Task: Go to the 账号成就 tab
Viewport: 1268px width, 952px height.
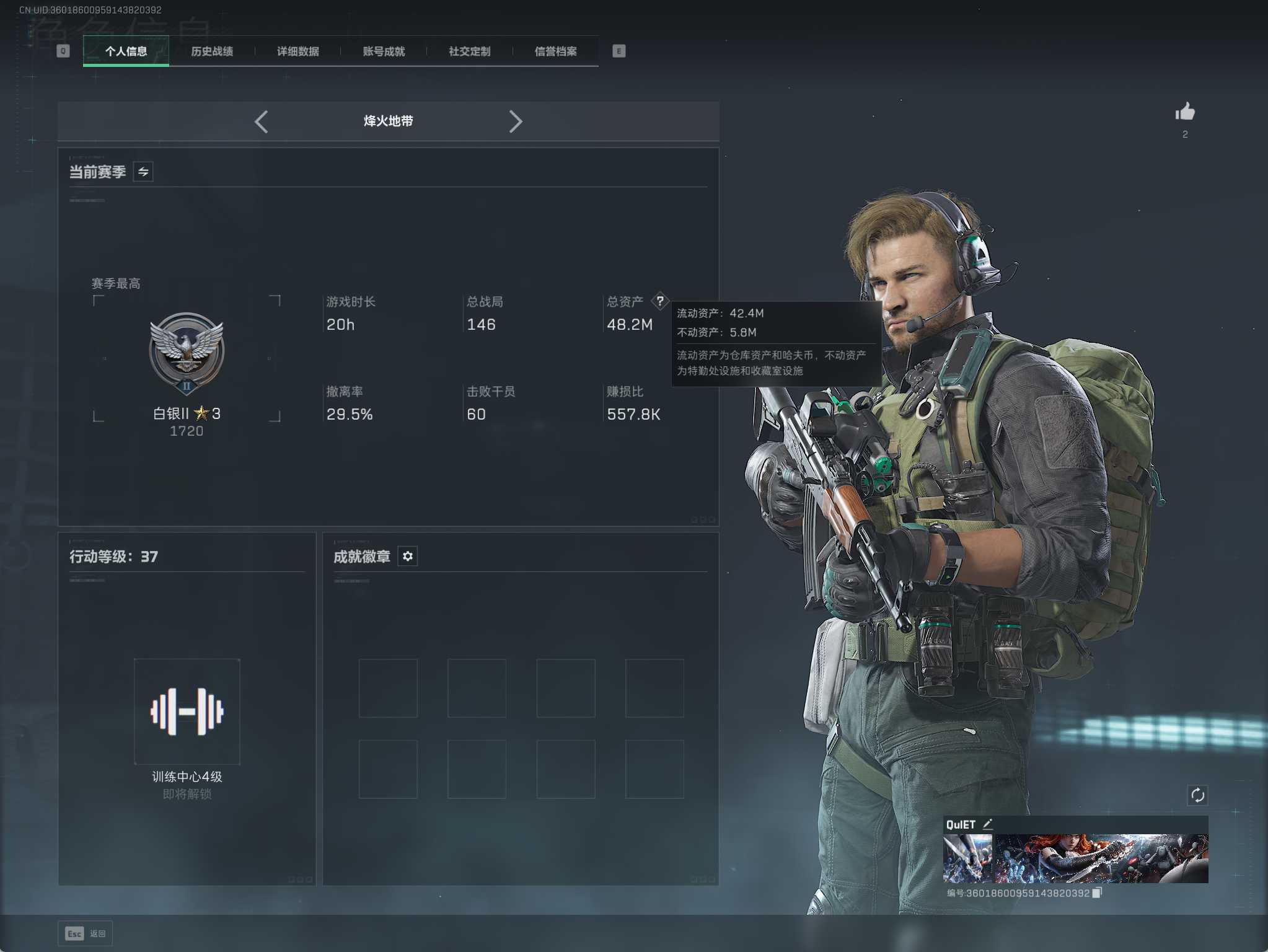Action: (x=384, y=51)
